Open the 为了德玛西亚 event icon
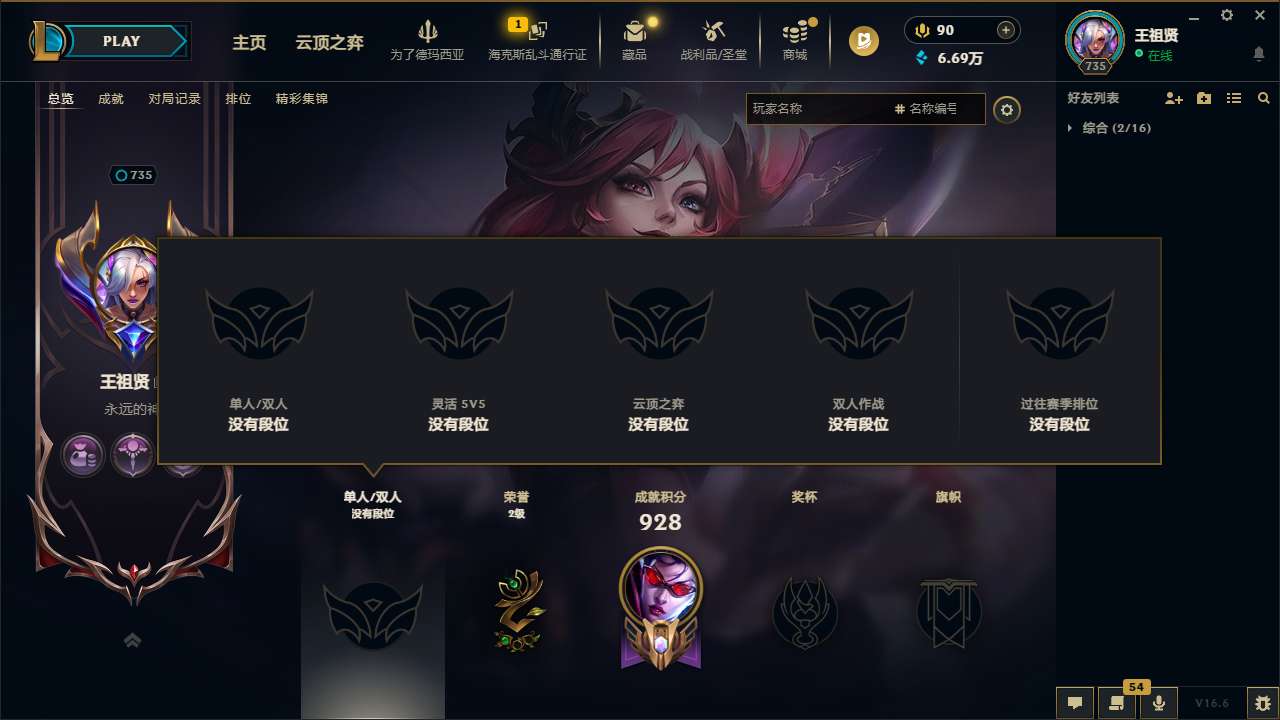Viewport: 1280px width, 720px height. pyautogui.click(x=430, y=31)
